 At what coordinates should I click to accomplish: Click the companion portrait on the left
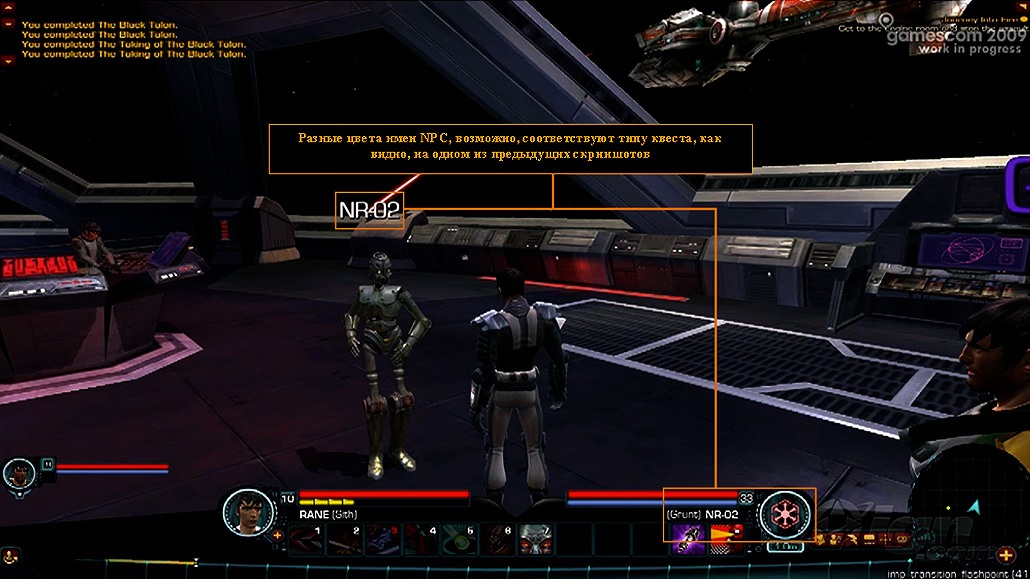coord(18,473)
